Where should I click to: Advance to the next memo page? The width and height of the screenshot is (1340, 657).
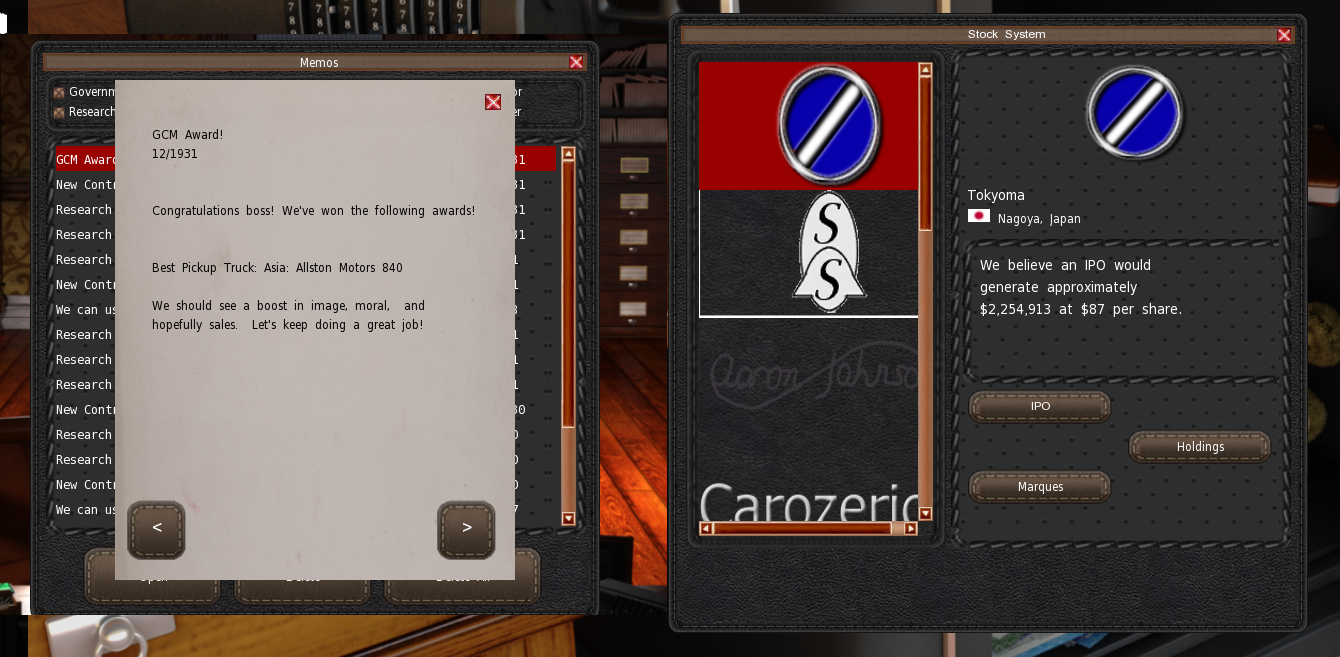click(x=466, y=529)
